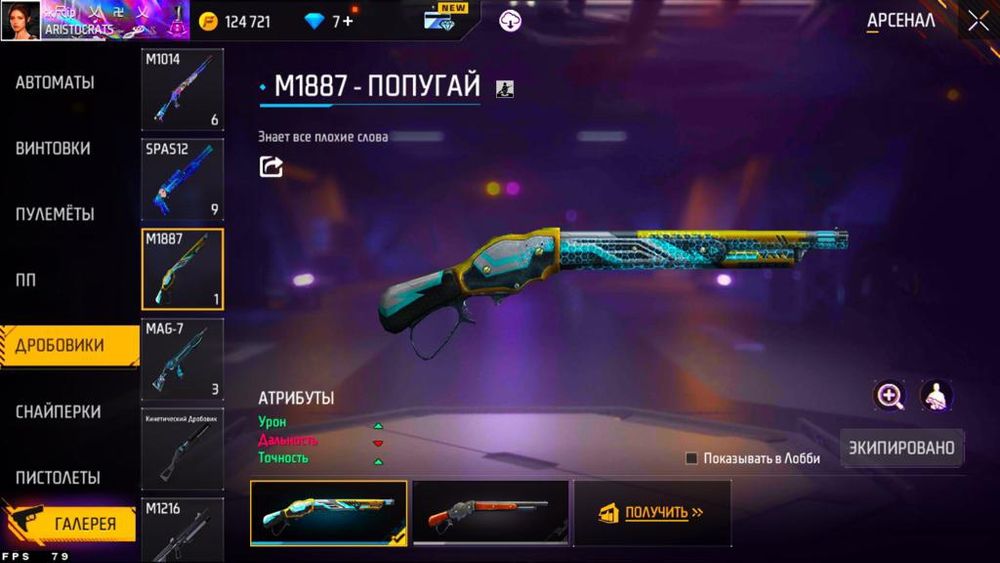The width and height of the screenshot is (1000, 563).
Task: Click the share arrow icon
Action: (x=271, y=167)
